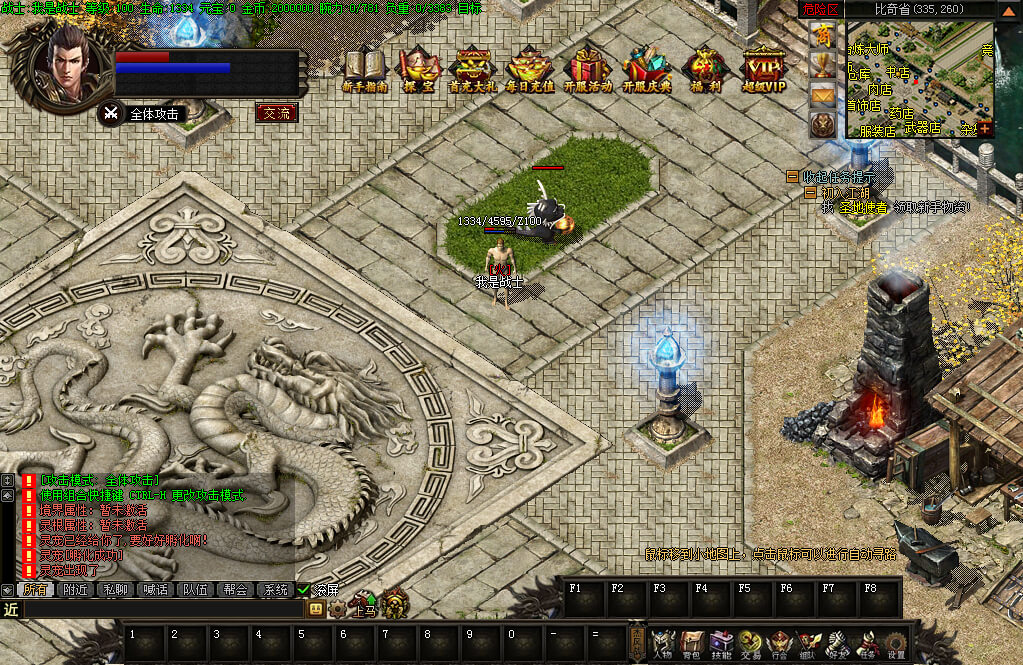Open the mail envelope icon
The height and width of the screenshot is (665, 1023).
coord(824,96)
